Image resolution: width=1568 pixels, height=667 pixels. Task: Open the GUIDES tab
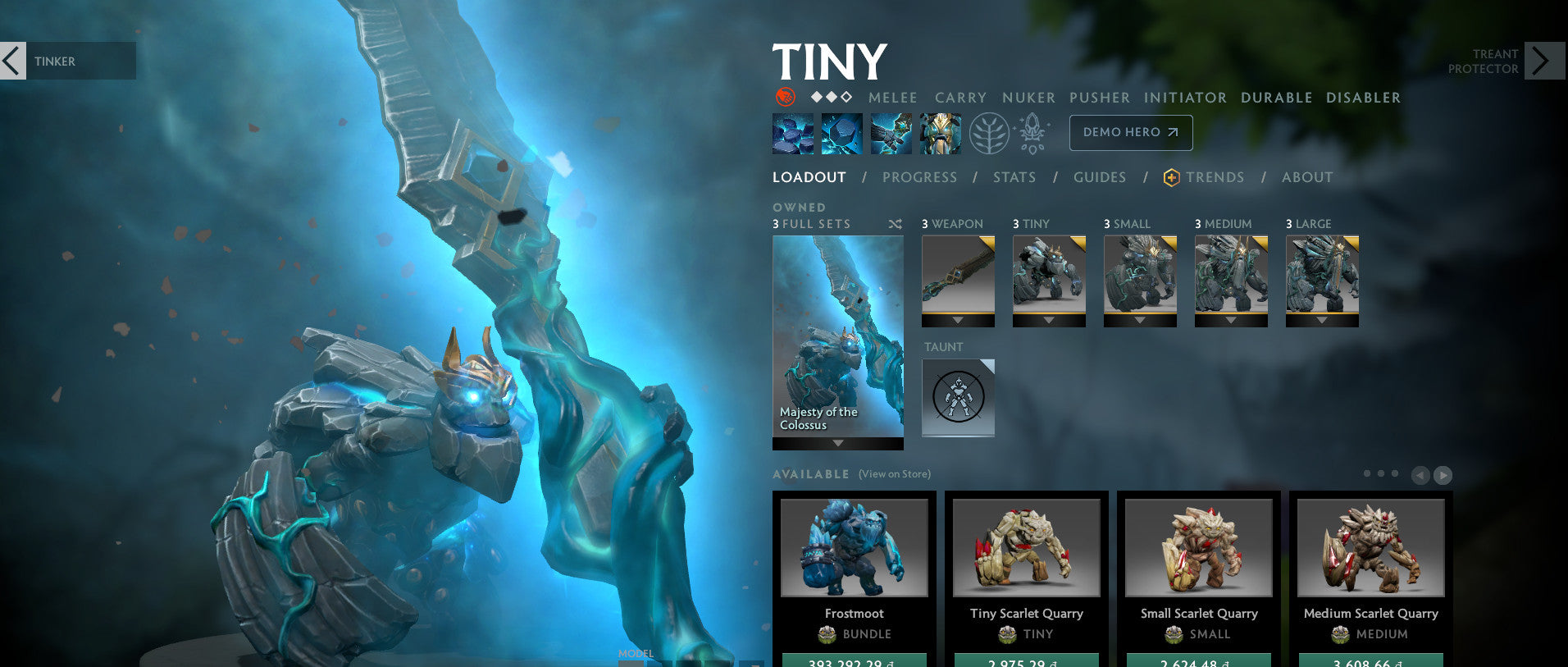1100,177
